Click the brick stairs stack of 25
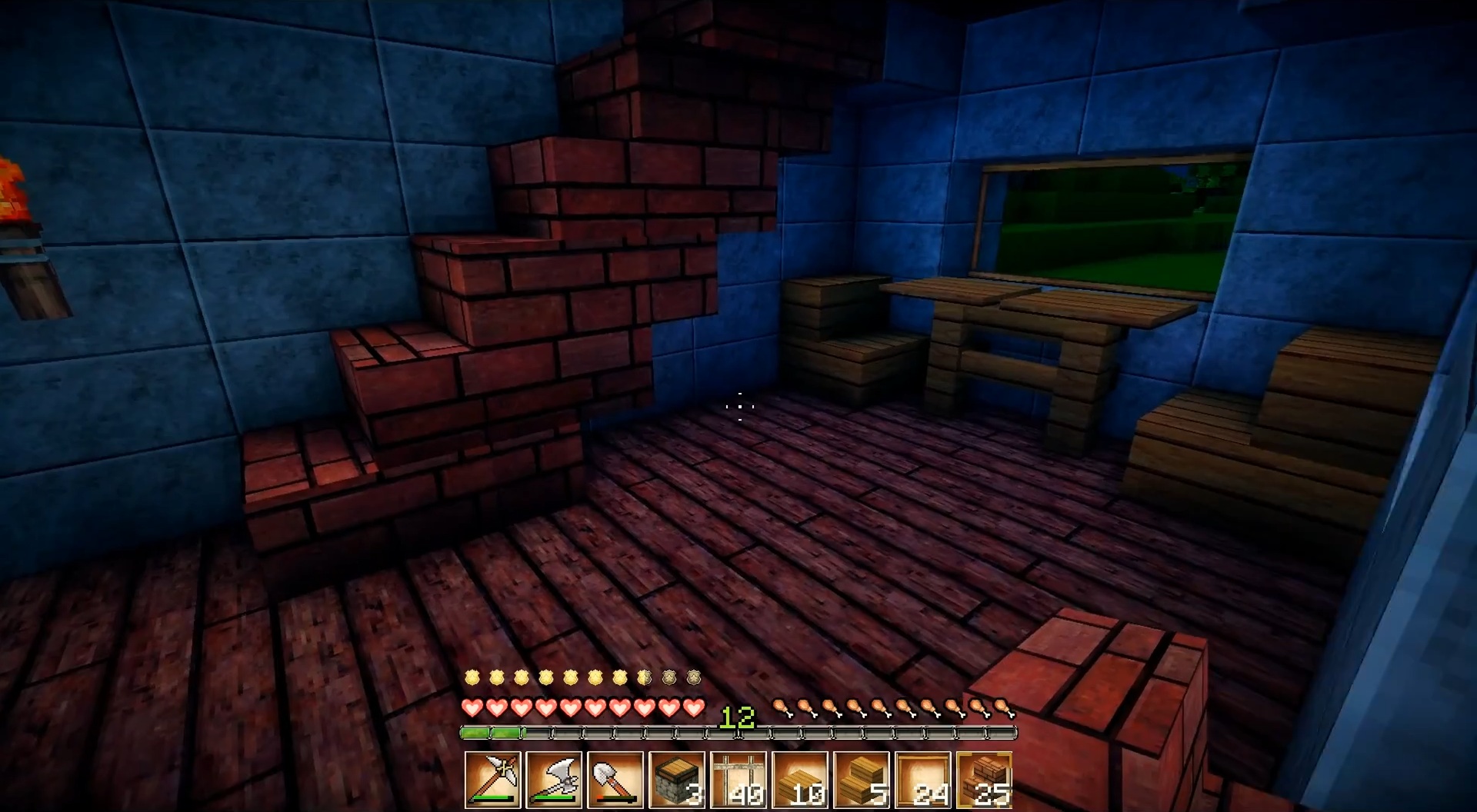1477x812 pixels. pos(985,780)
